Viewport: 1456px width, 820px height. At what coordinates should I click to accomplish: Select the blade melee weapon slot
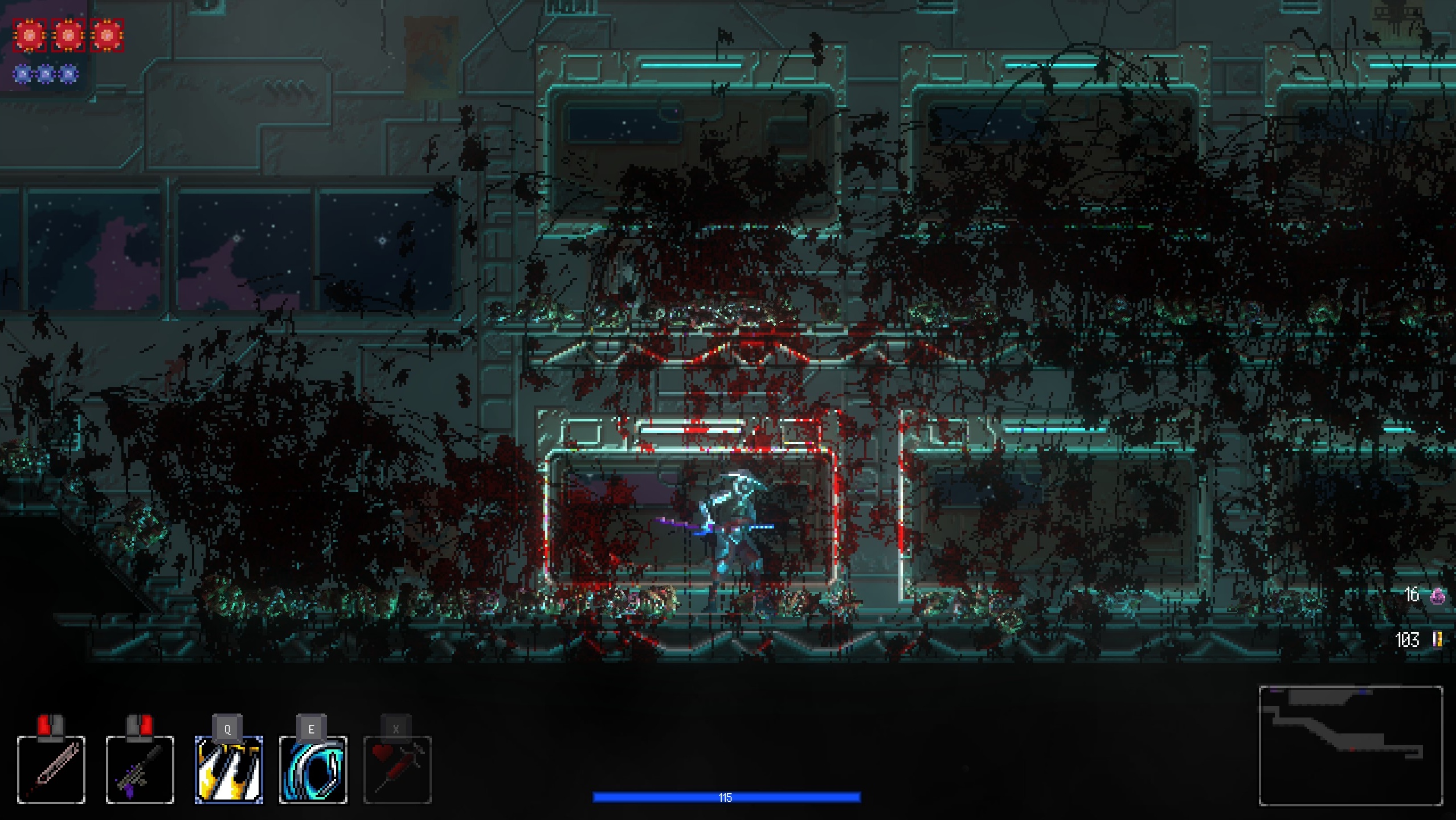(51, 769)
